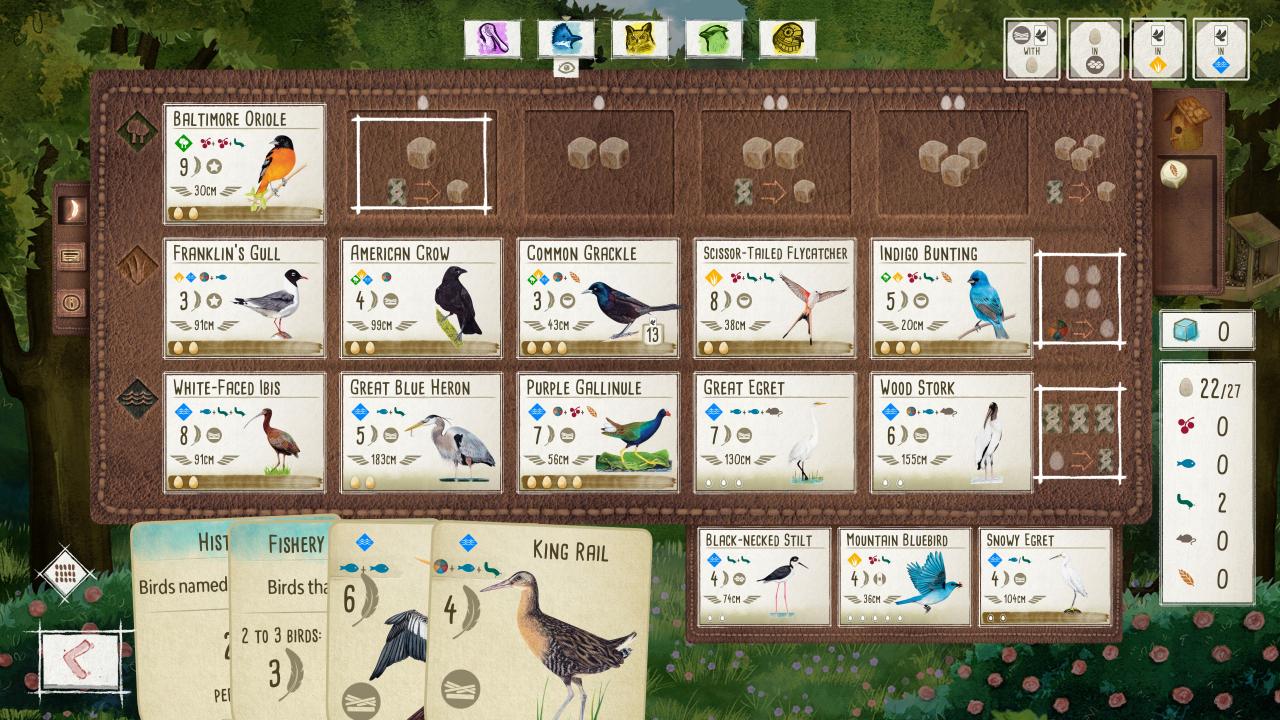Screen dimensions: 1280x720
Task: Select the Wood Stork card
Action: tap(951, 432)
